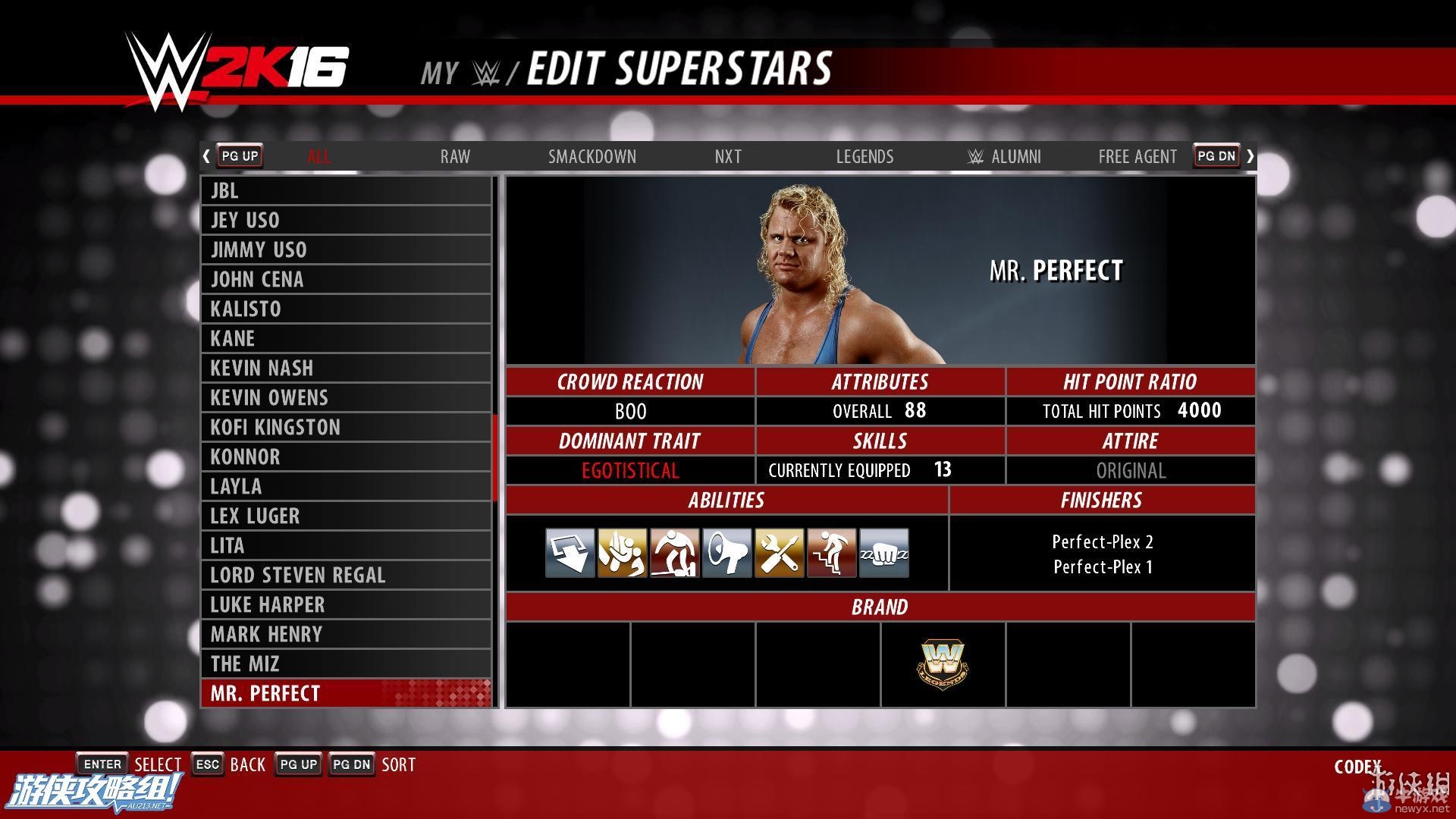Expand the right roster arrow chevron
Image resolution: width=1456 pixels, height=819 pixels.
pyautogui.click(x=1250, y=155)
